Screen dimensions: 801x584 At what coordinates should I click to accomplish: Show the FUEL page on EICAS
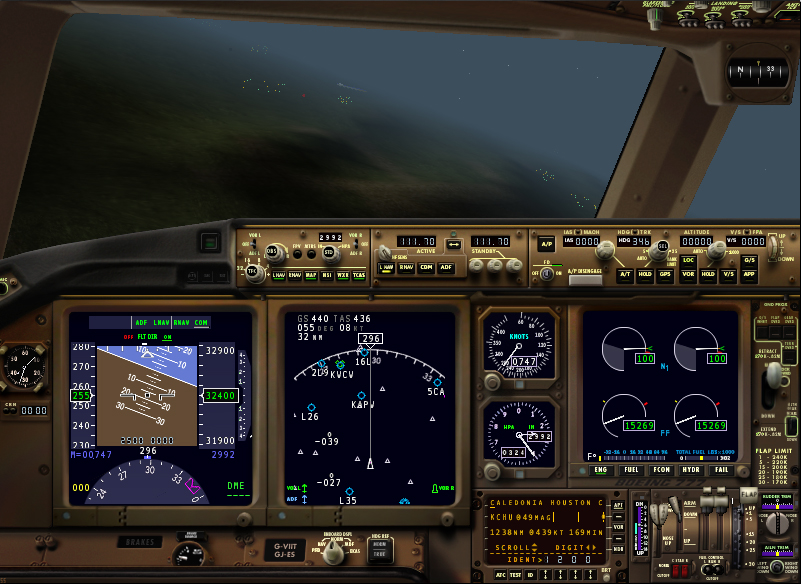631,469
